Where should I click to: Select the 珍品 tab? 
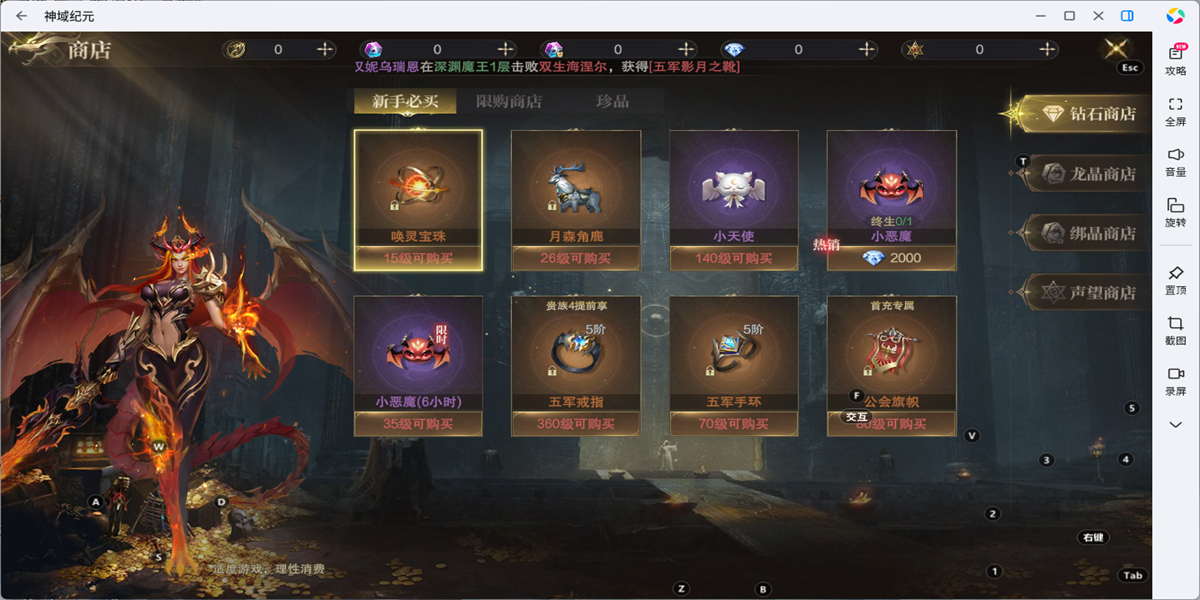[613, 101]
